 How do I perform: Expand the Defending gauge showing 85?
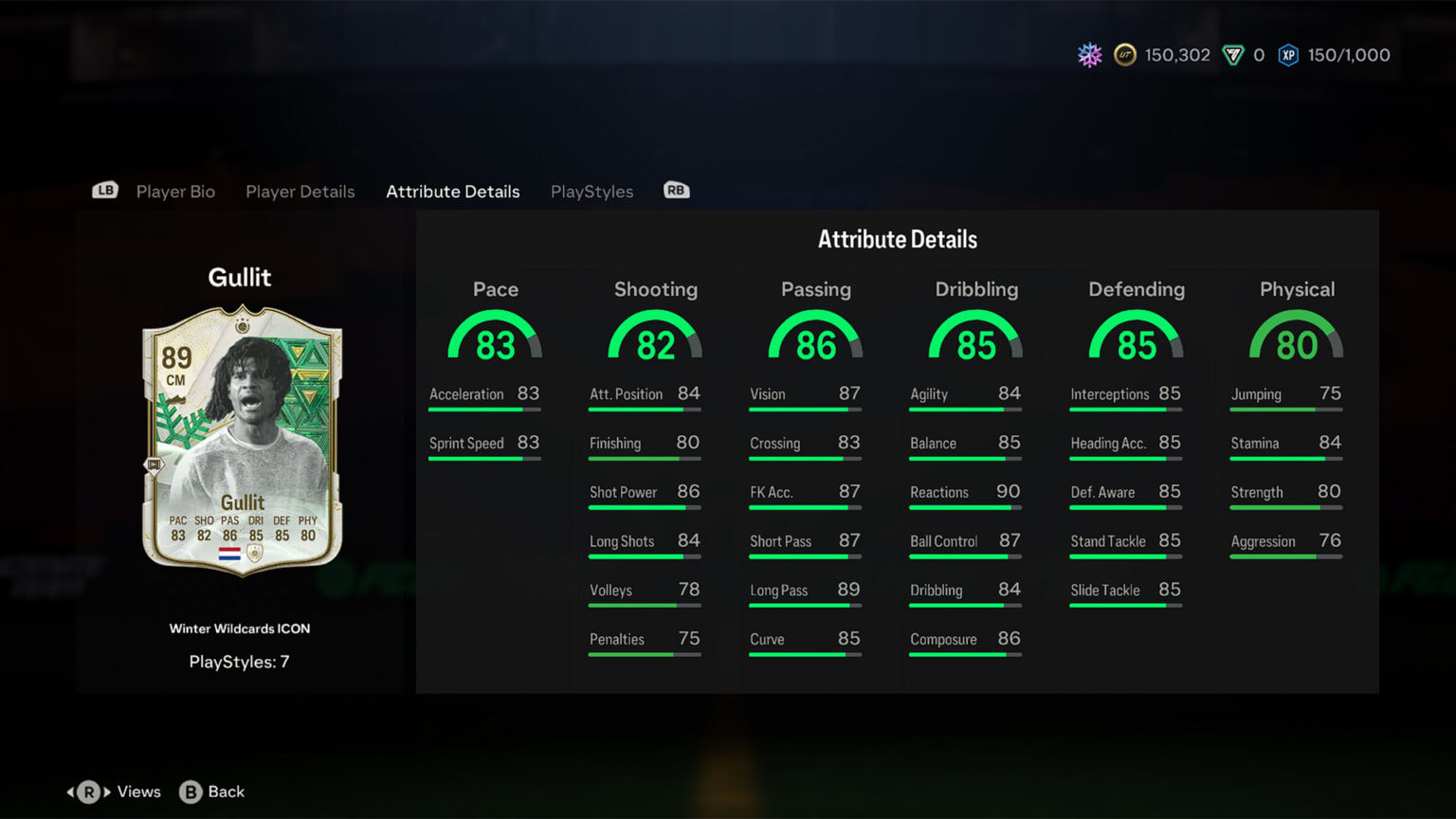click(x=1137, y=337)
